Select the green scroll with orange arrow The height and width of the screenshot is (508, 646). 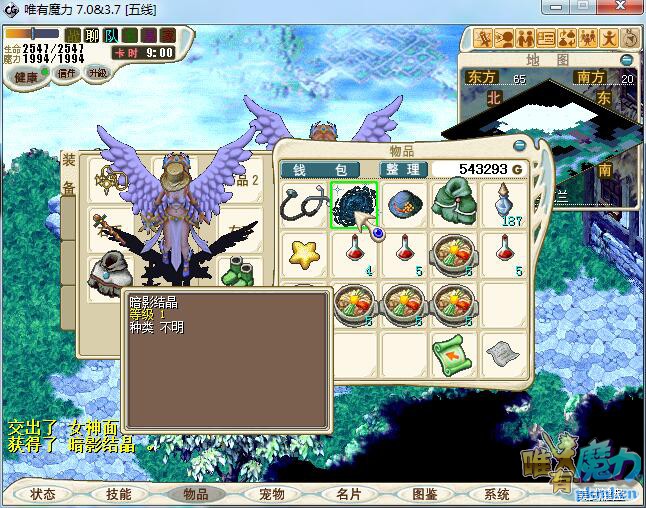click(454, 353)
